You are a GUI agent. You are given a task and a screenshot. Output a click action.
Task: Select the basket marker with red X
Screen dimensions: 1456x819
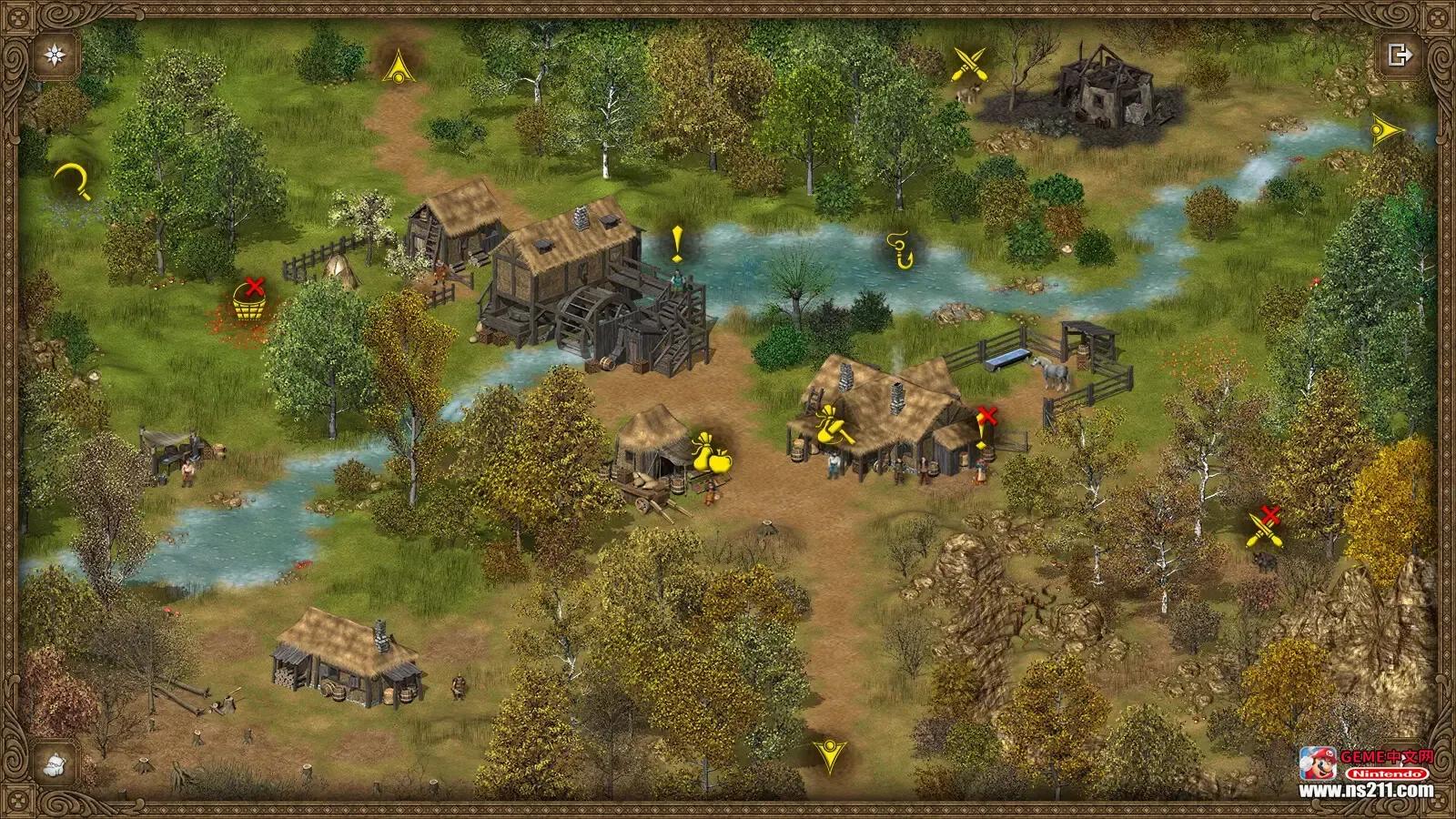[x=248, y=299]
